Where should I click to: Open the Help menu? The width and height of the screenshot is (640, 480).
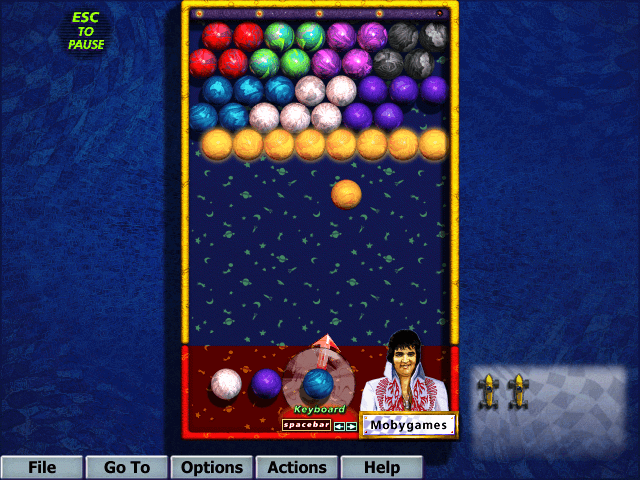[381, 467]
